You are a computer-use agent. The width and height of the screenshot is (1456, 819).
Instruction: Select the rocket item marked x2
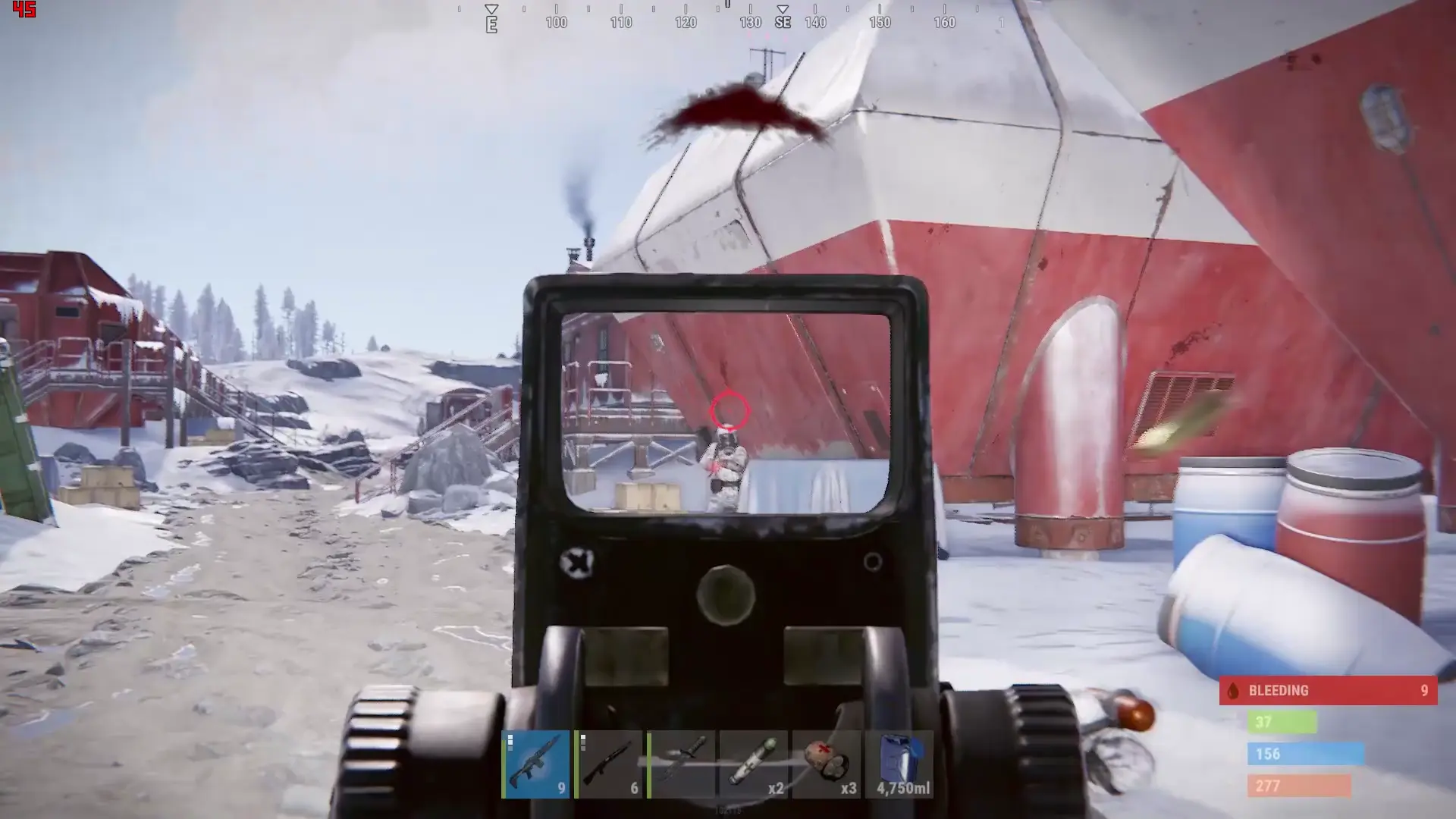[752, 766]
